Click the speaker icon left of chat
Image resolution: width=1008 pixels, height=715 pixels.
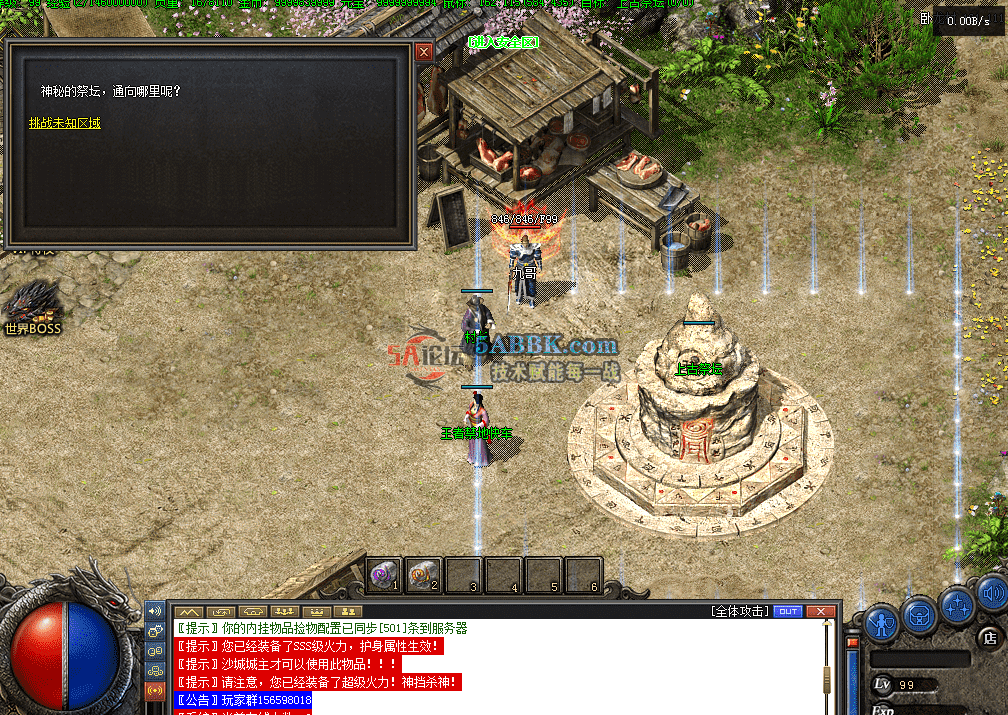click(x=155, y=611)
